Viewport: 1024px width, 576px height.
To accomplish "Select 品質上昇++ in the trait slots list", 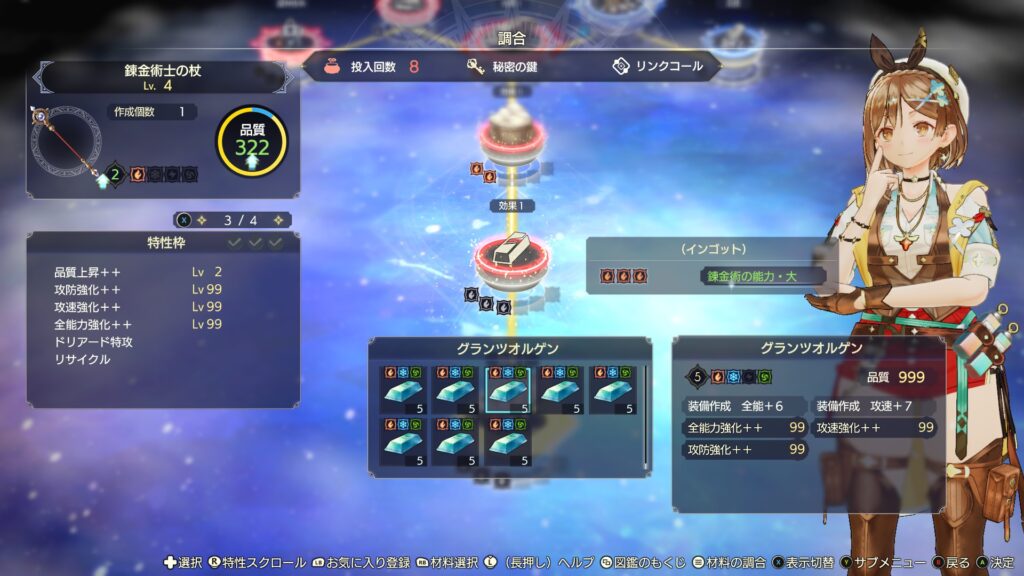I will pyautogui.click(x=88, y=271).
